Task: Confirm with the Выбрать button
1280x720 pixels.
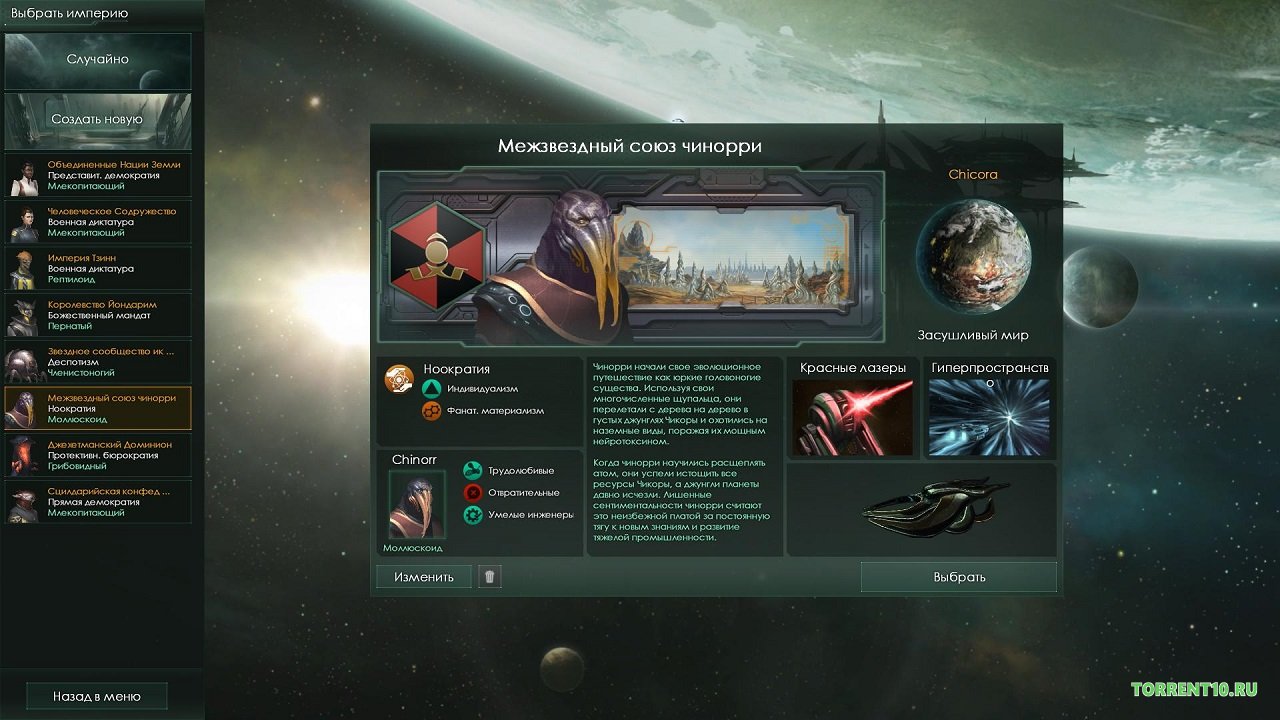Action: [959, 577]
